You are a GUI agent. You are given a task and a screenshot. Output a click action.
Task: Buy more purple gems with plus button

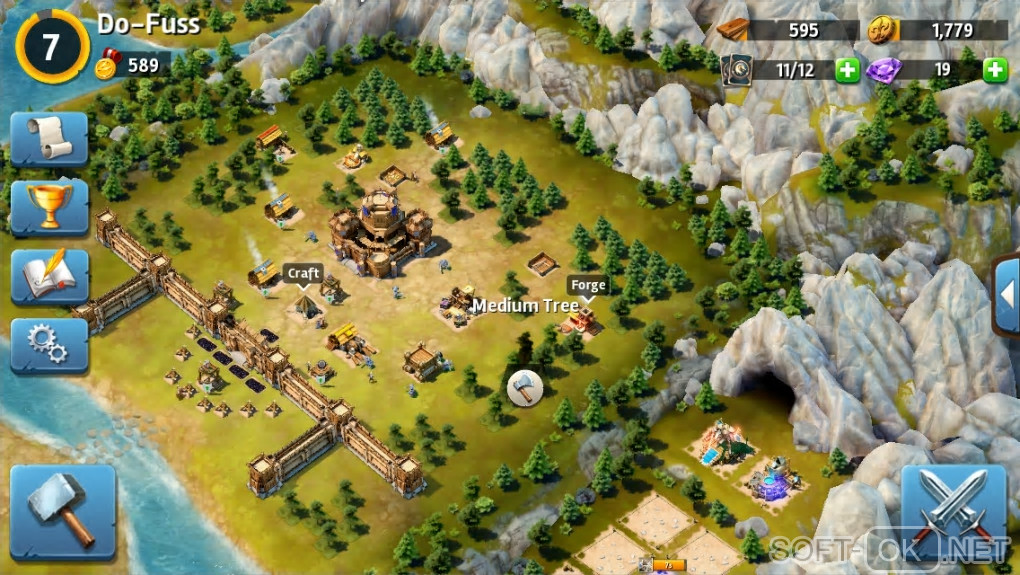tap(994, 71)
